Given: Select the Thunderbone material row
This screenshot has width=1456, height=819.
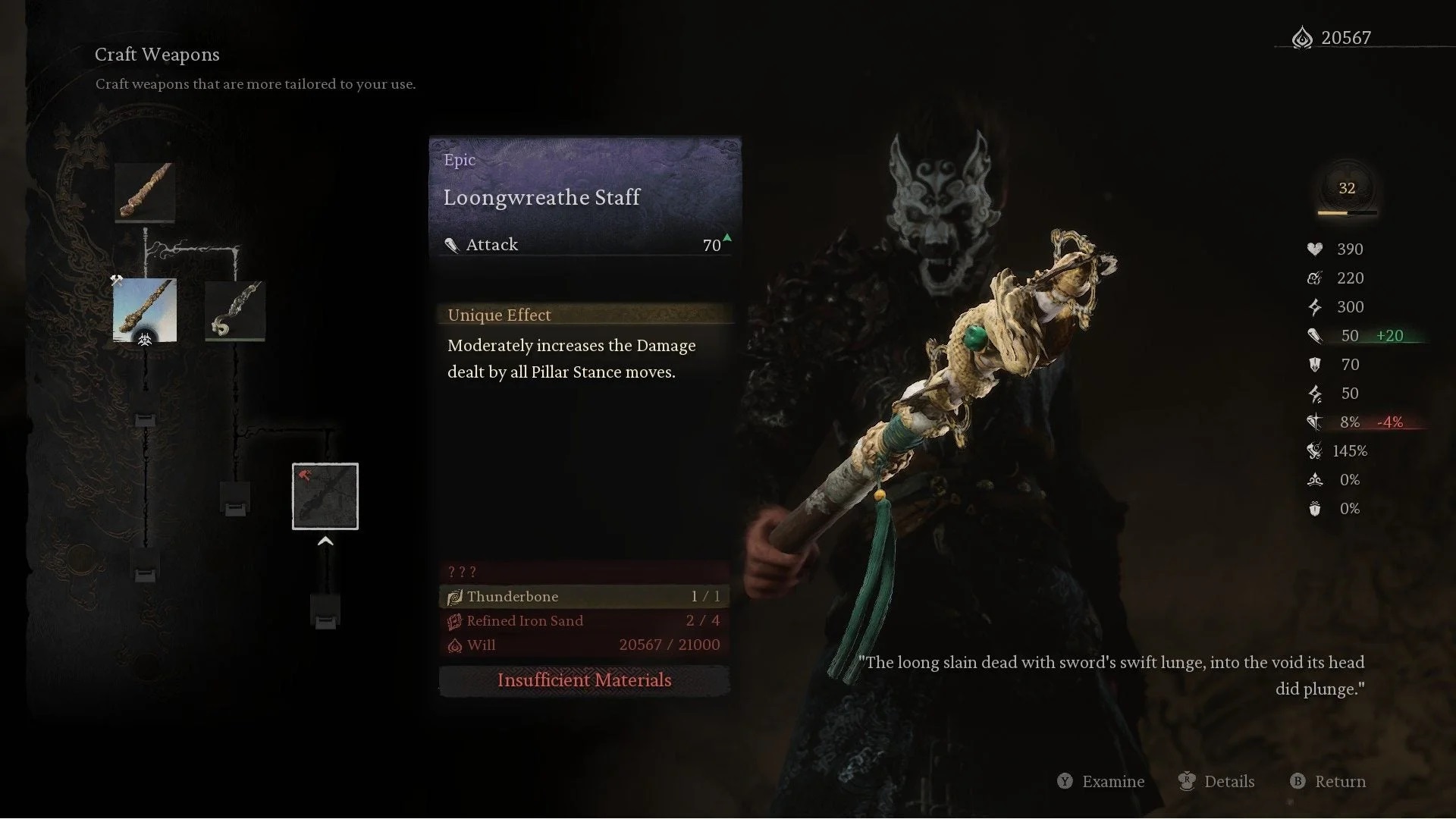Looking at the screenshot, I should pos(584,597).
